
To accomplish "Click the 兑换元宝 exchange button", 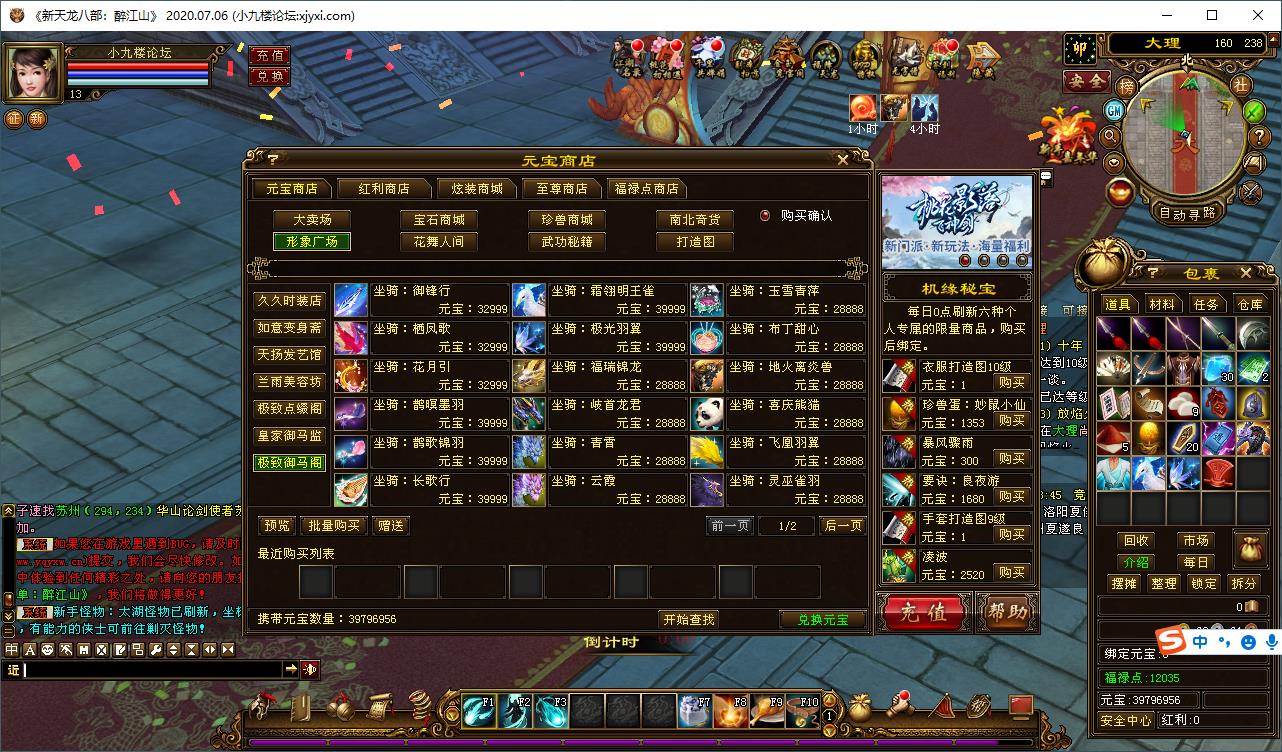I will point(822,619).
